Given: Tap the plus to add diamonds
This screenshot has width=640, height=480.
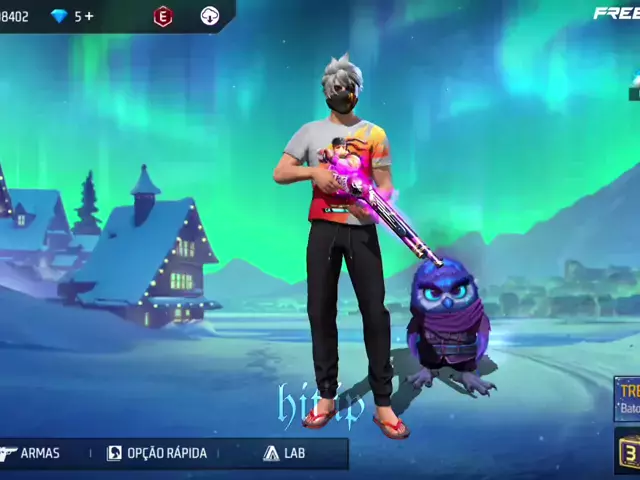Looking at the screenshot, I should (89, 16).
